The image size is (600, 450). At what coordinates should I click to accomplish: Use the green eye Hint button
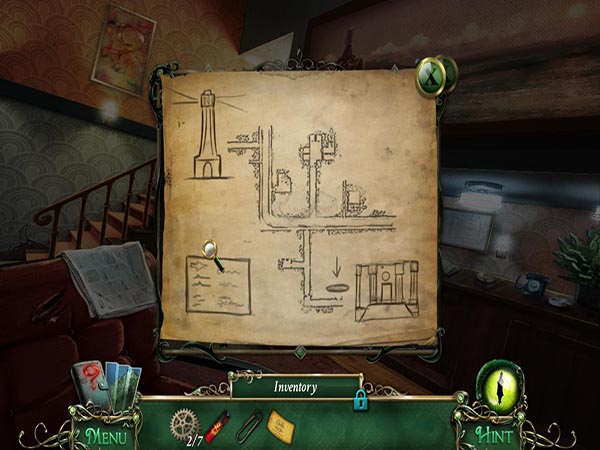494,385
